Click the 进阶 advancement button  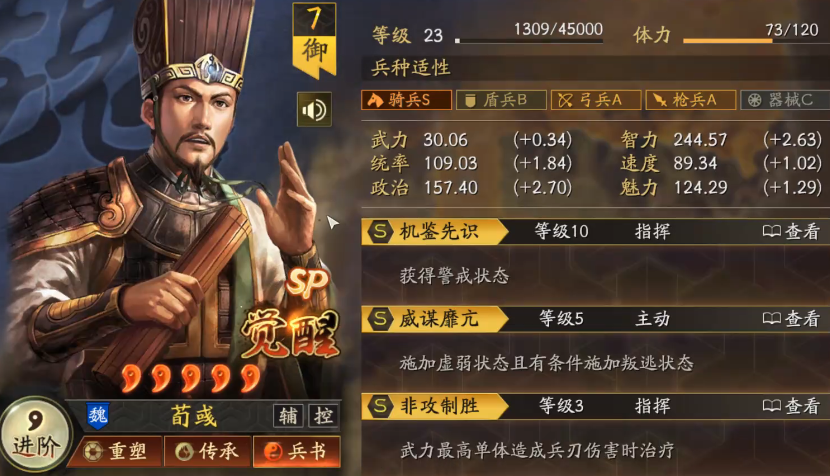click(x=35, y=435)
